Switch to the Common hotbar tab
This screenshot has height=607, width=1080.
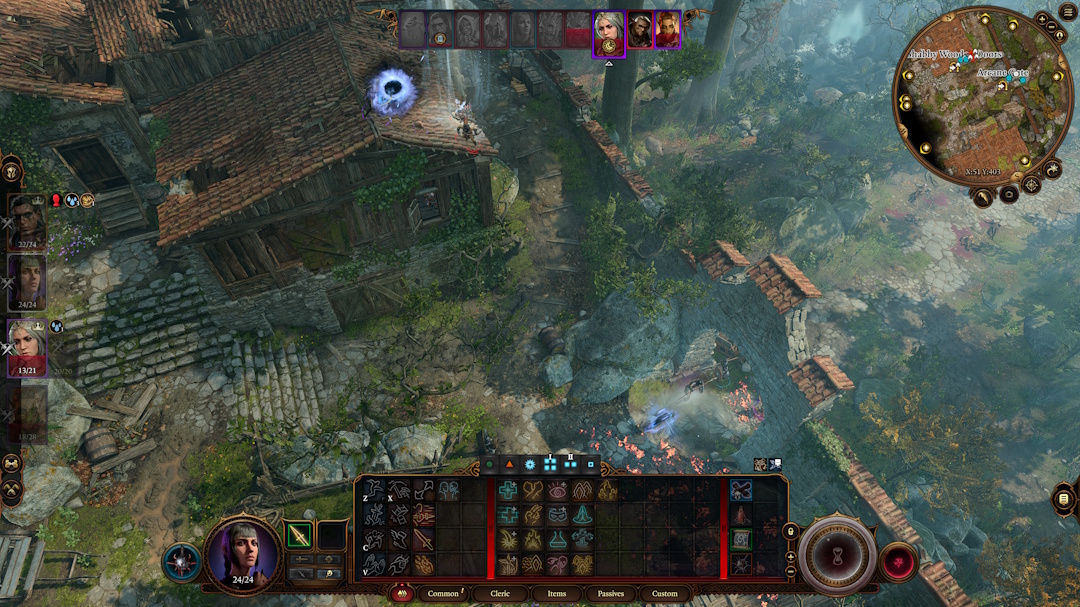443,593
